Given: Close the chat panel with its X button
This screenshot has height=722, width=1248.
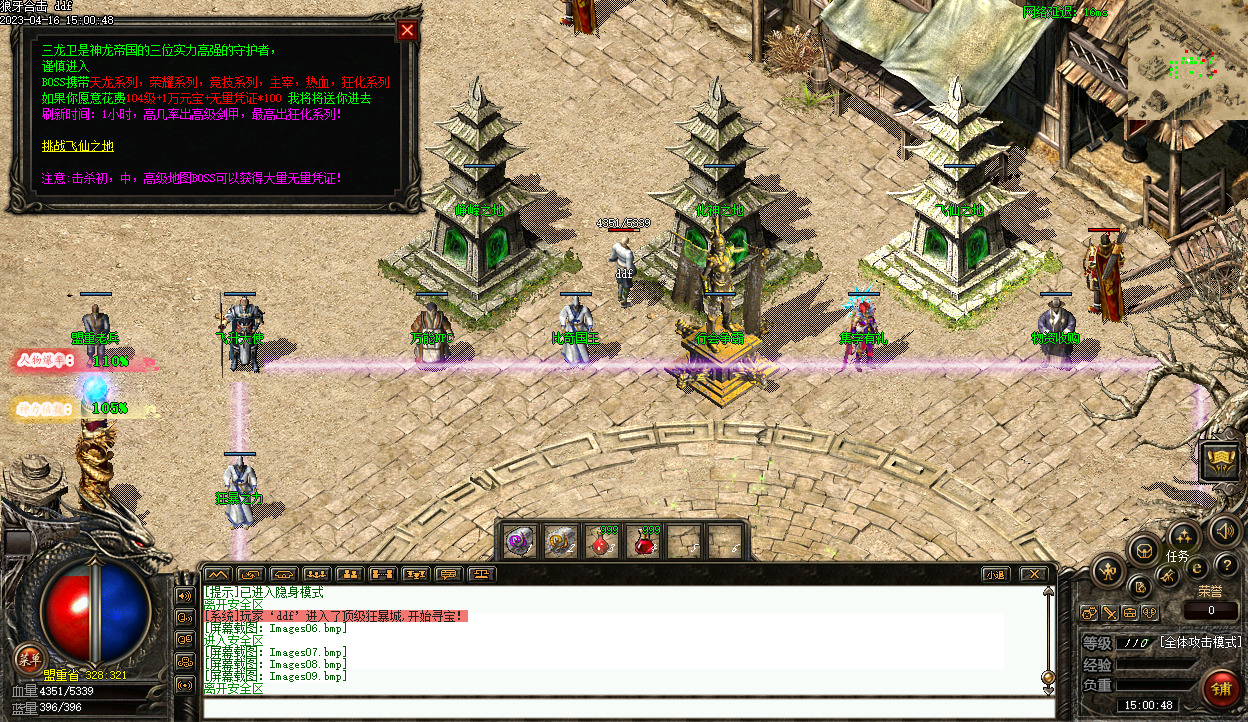Looking at the screenshot, I should 1033,574.
